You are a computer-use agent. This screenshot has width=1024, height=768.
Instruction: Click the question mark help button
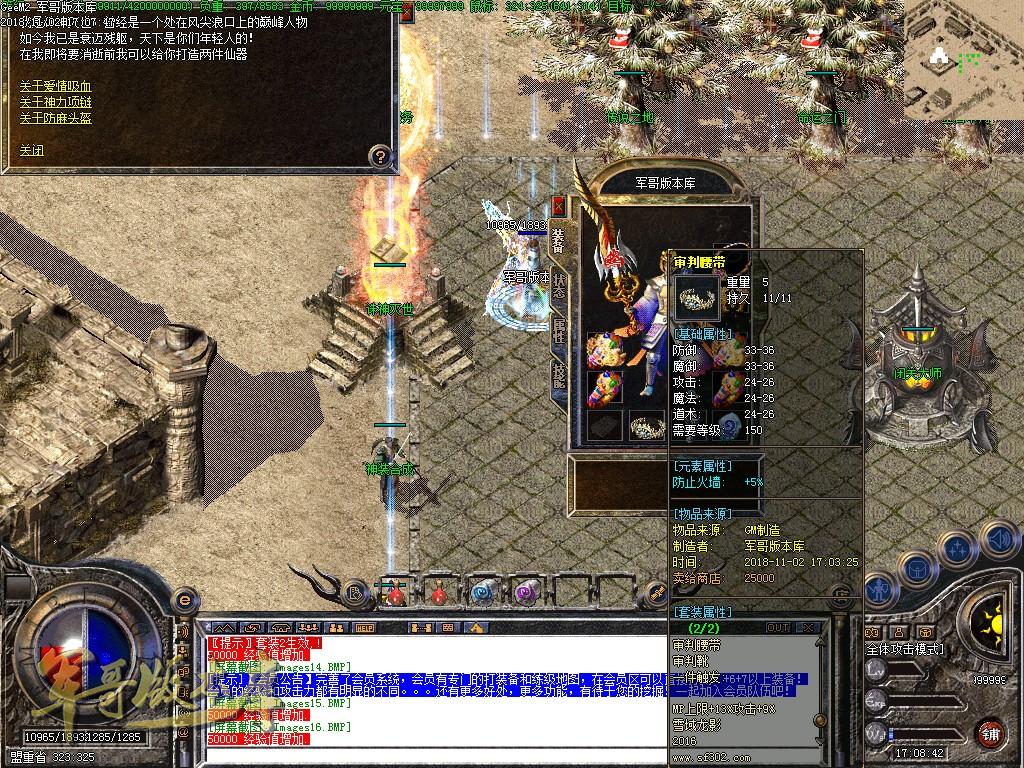pyautogui.click(x=379, y=156)
